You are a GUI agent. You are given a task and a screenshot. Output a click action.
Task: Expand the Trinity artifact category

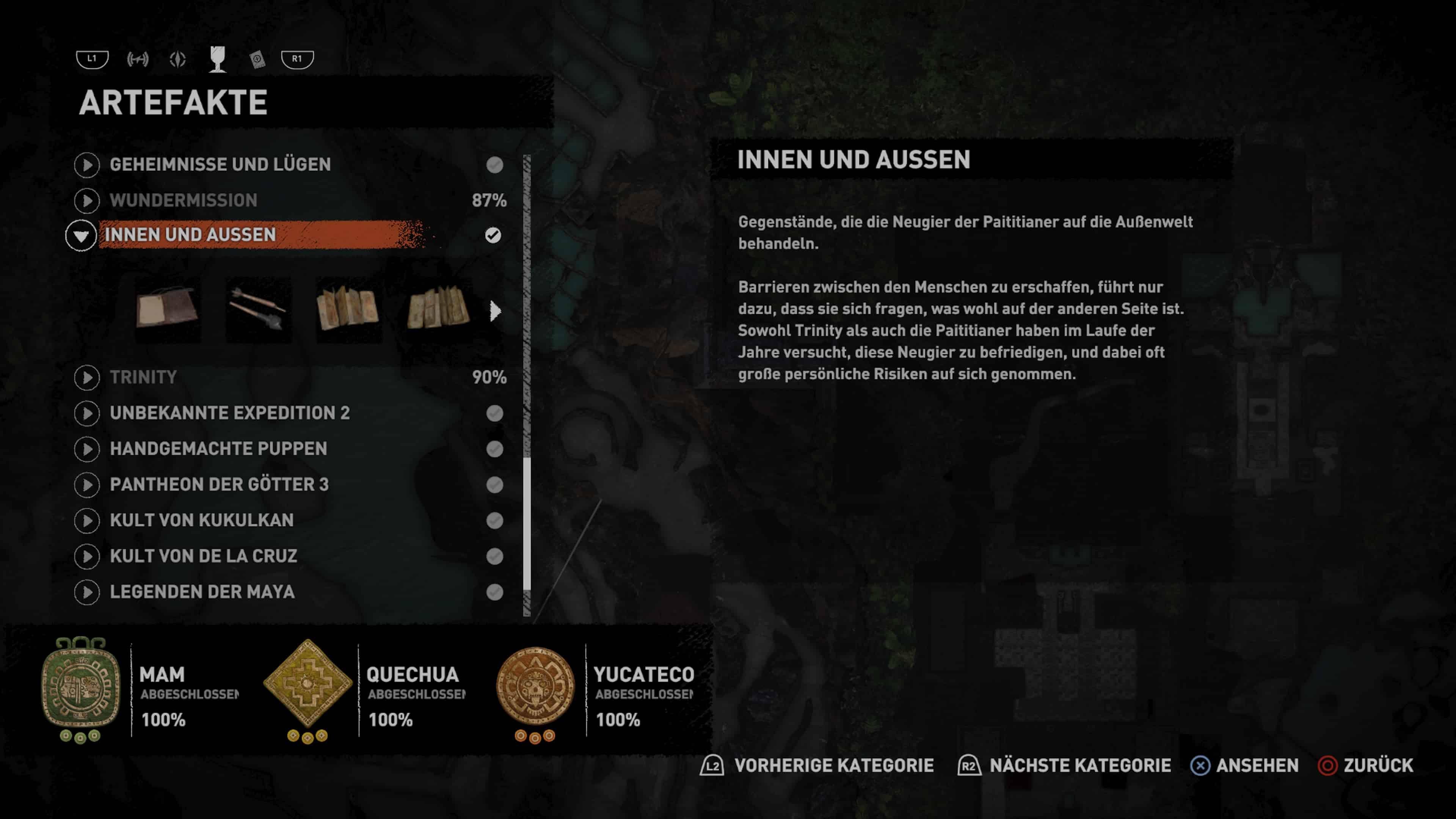click(143, 377)
